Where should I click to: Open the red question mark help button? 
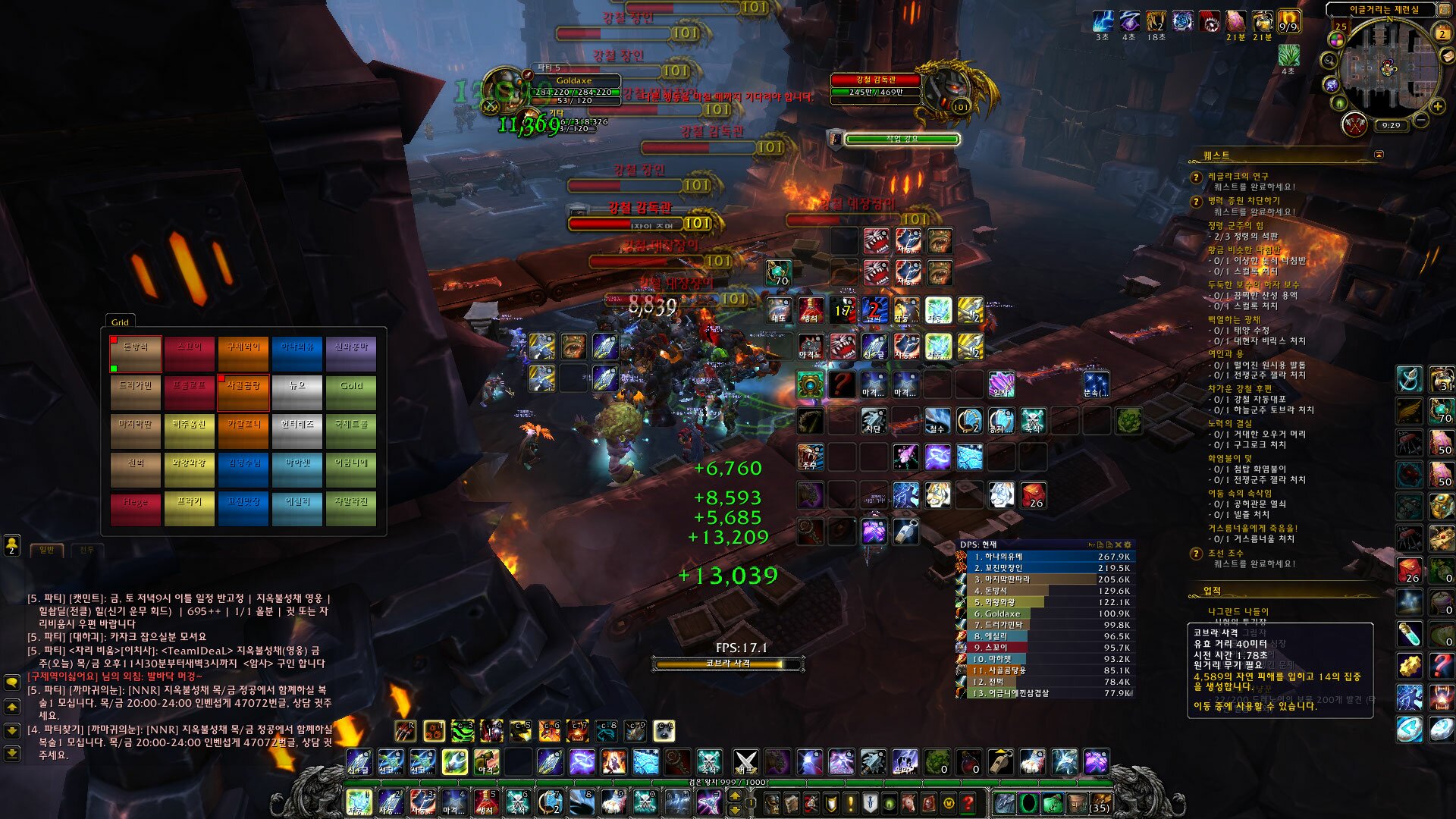[x=968, y=802]
